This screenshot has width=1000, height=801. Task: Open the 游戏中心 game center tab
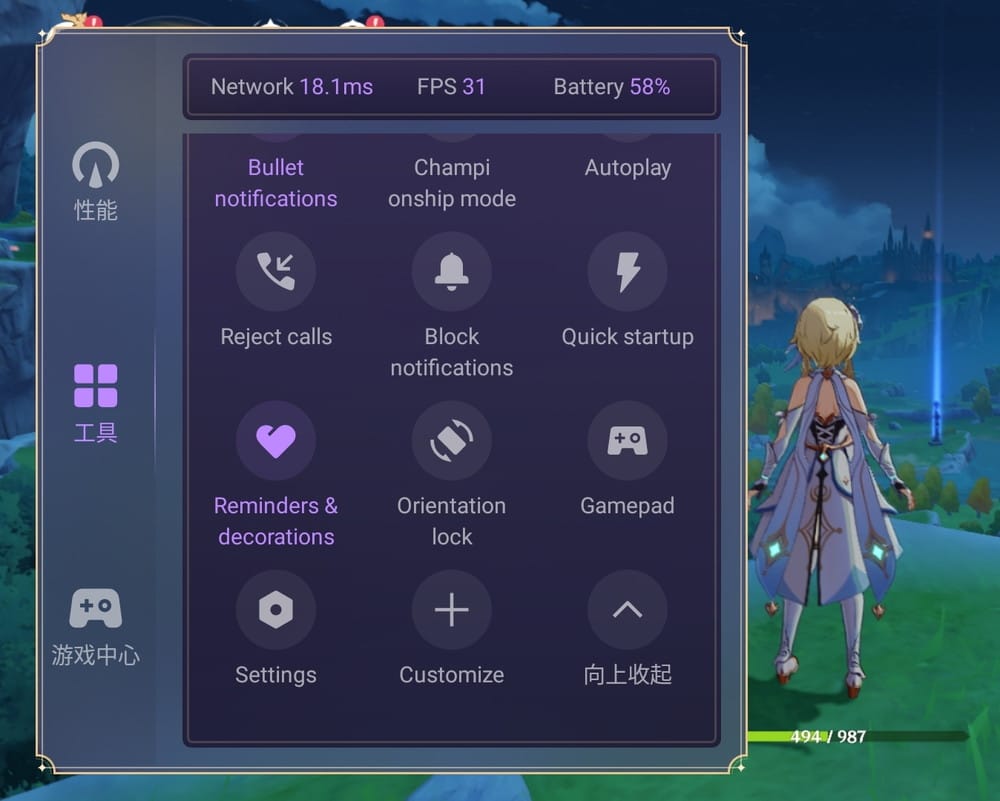[x=96, y=625]
